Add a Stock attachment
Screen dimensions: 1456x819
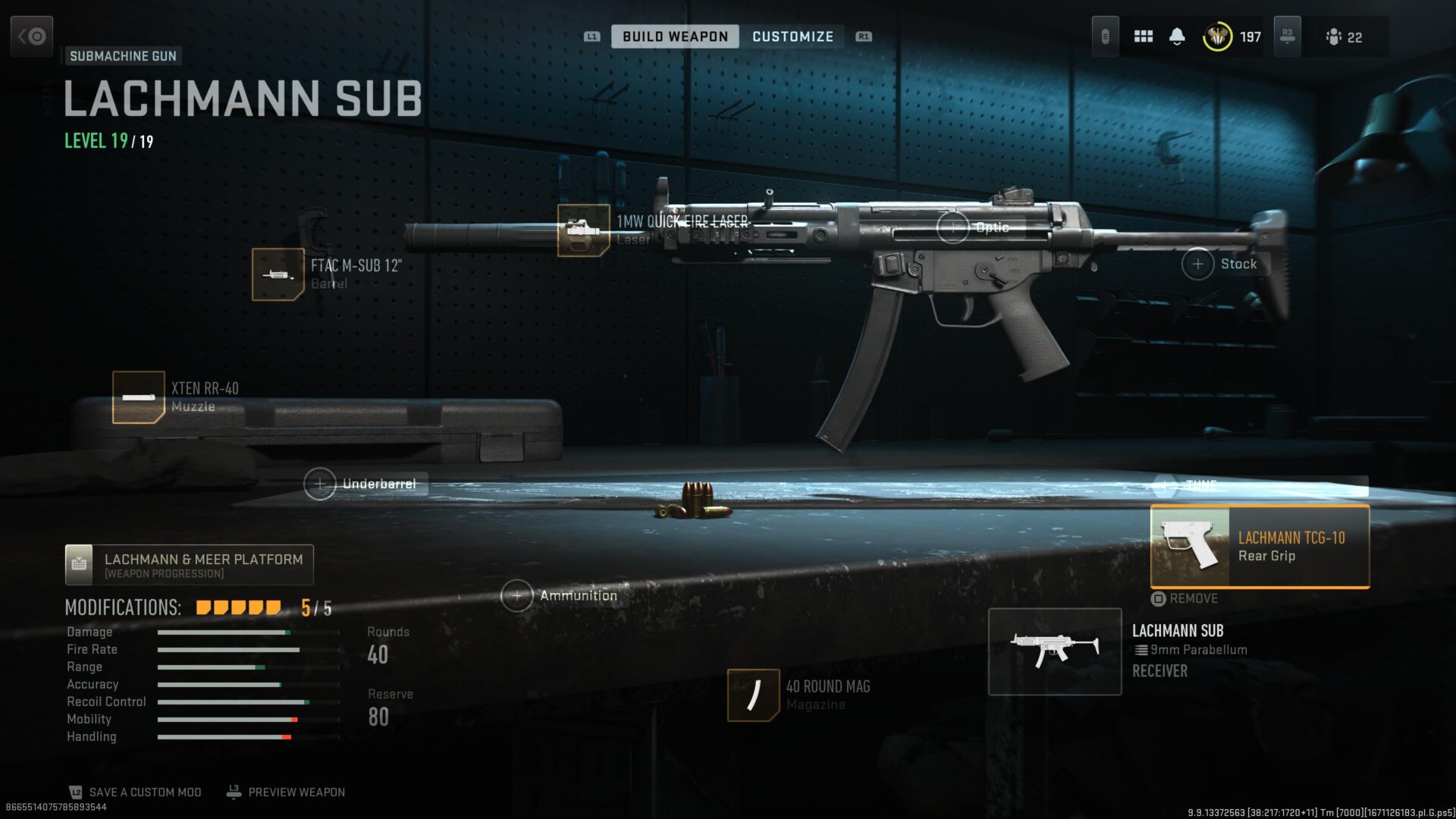click(1198, 264)
